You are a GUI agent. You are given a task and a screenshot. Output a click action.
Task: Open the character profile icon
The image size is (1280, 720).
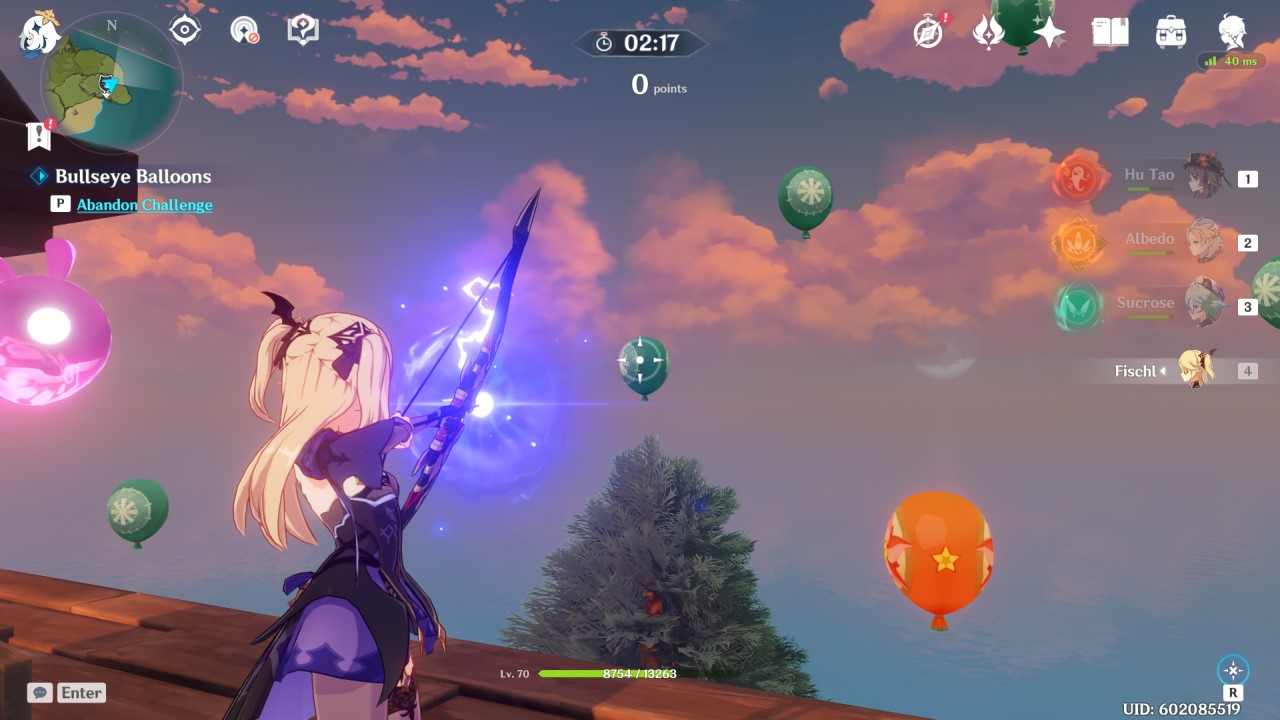coord(1232,32)
